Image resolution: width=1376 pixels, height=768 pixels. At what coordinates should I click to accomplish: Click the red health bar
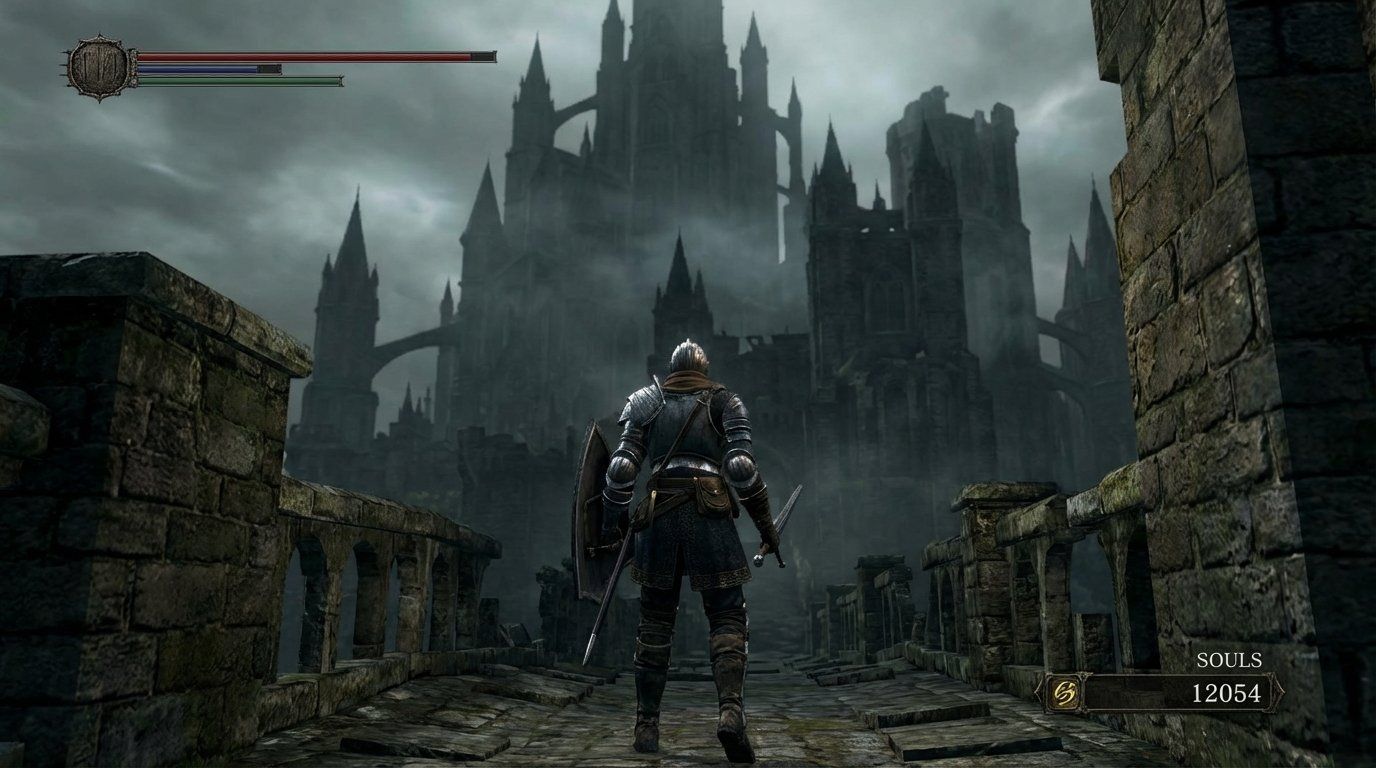(x=300, y=56)
